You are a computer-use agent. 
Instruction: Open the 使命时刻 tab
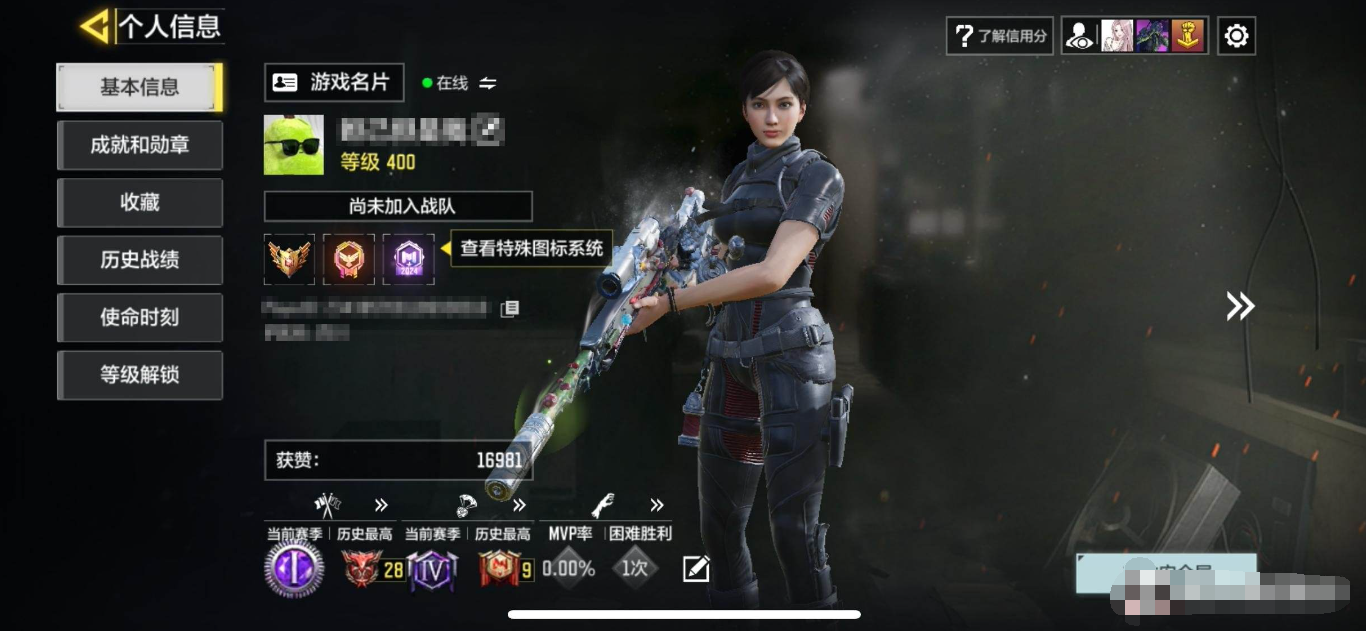139,318
